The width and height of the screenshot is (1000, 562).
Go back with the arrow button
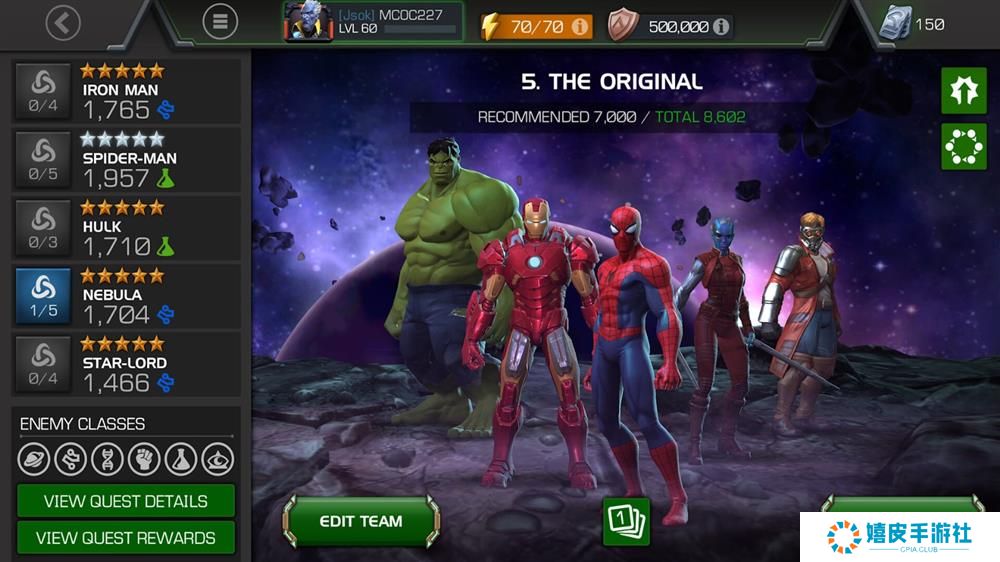[63, 23]
